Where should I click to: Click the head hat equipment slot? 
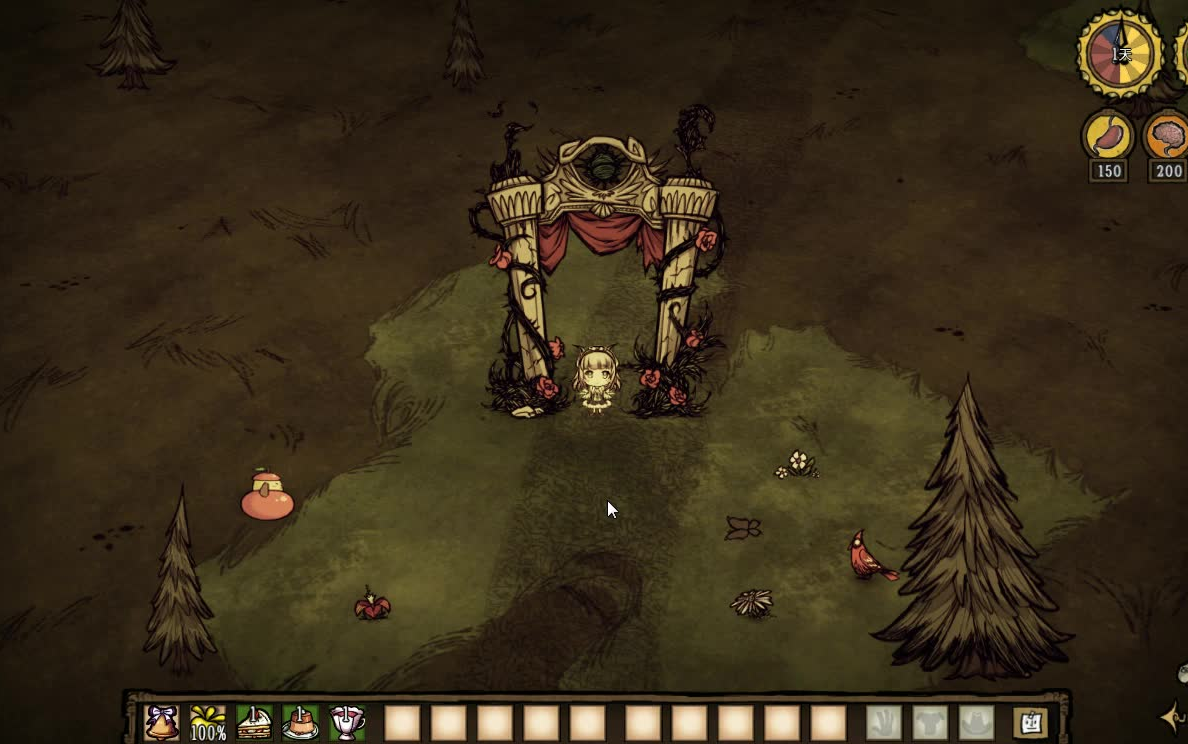click(976, 722)
